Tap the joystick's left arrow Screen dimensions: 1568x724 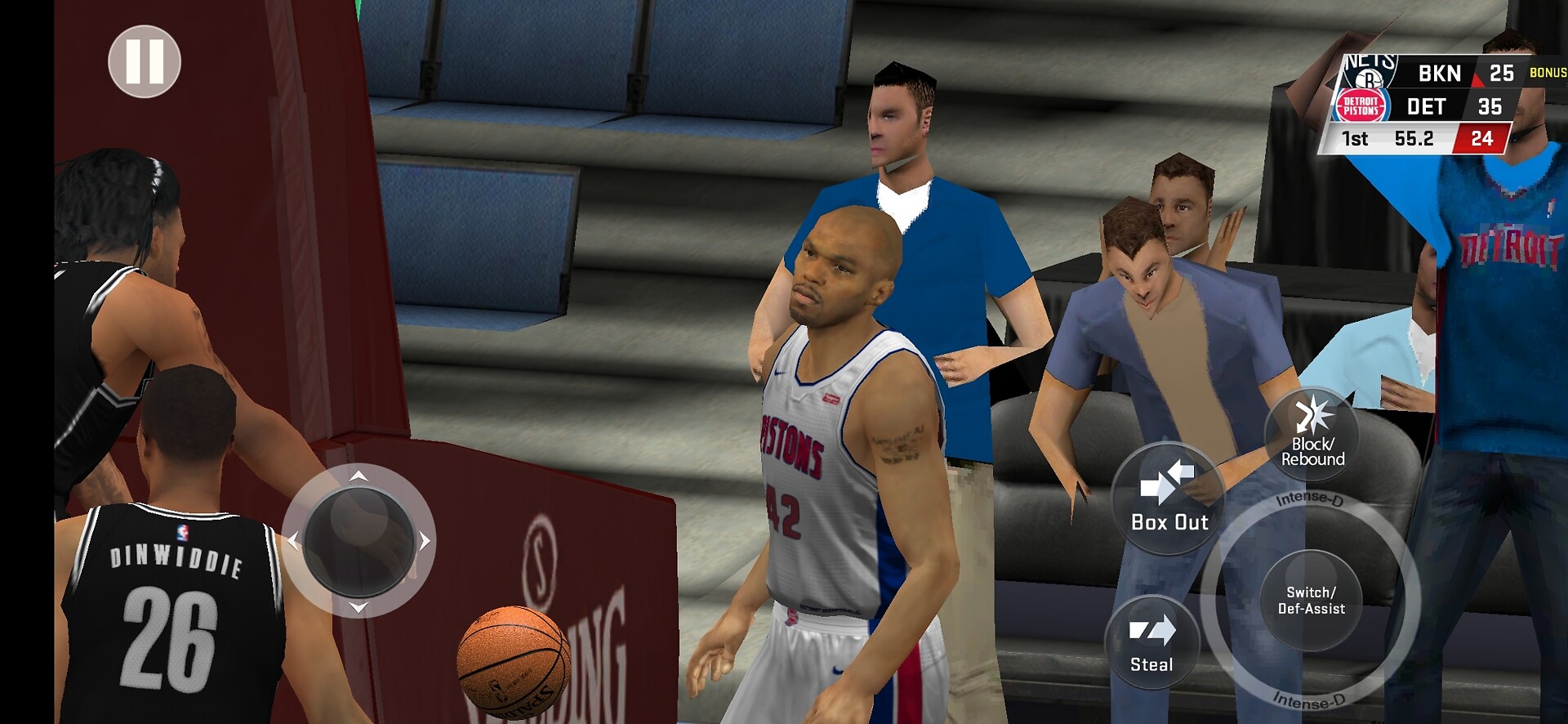coord(293,541)
